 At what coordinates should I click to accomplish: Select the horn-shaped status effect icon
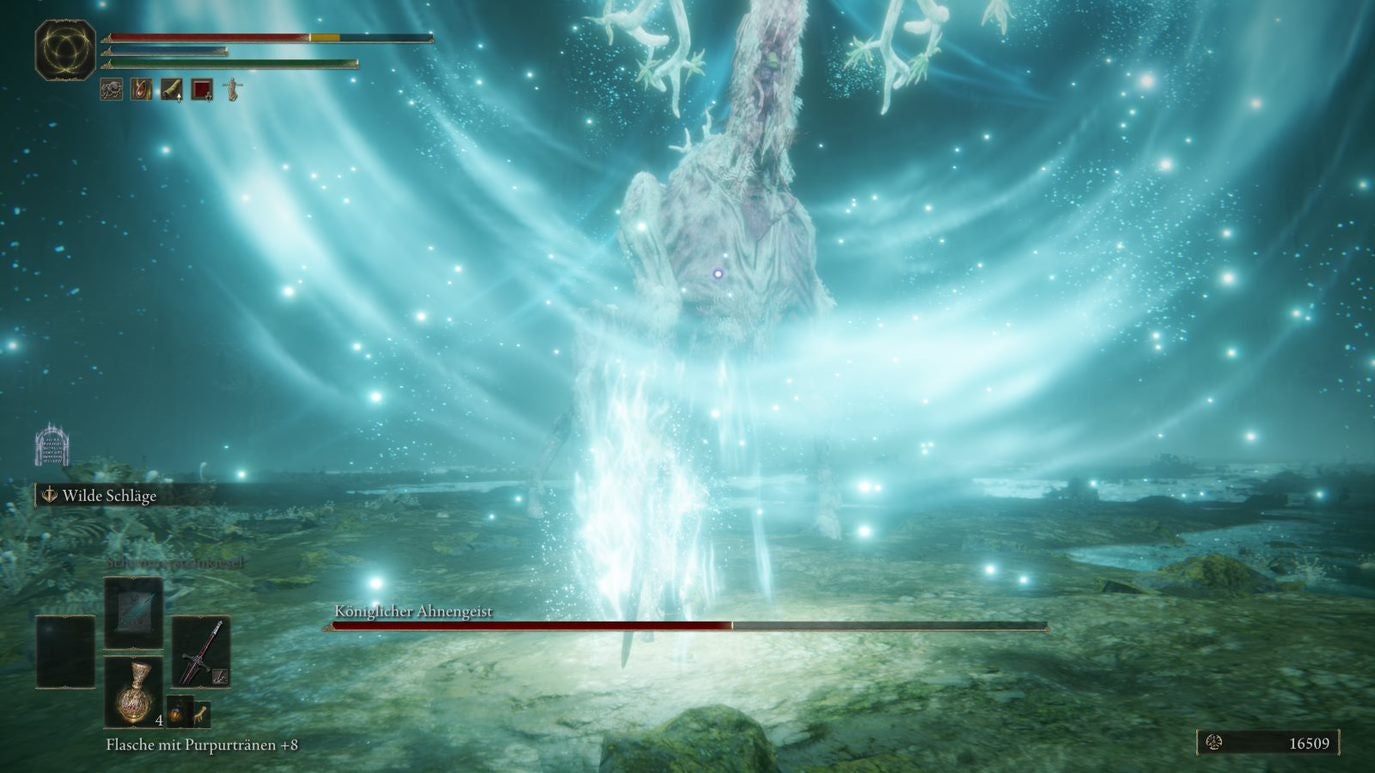pos(170,89)
